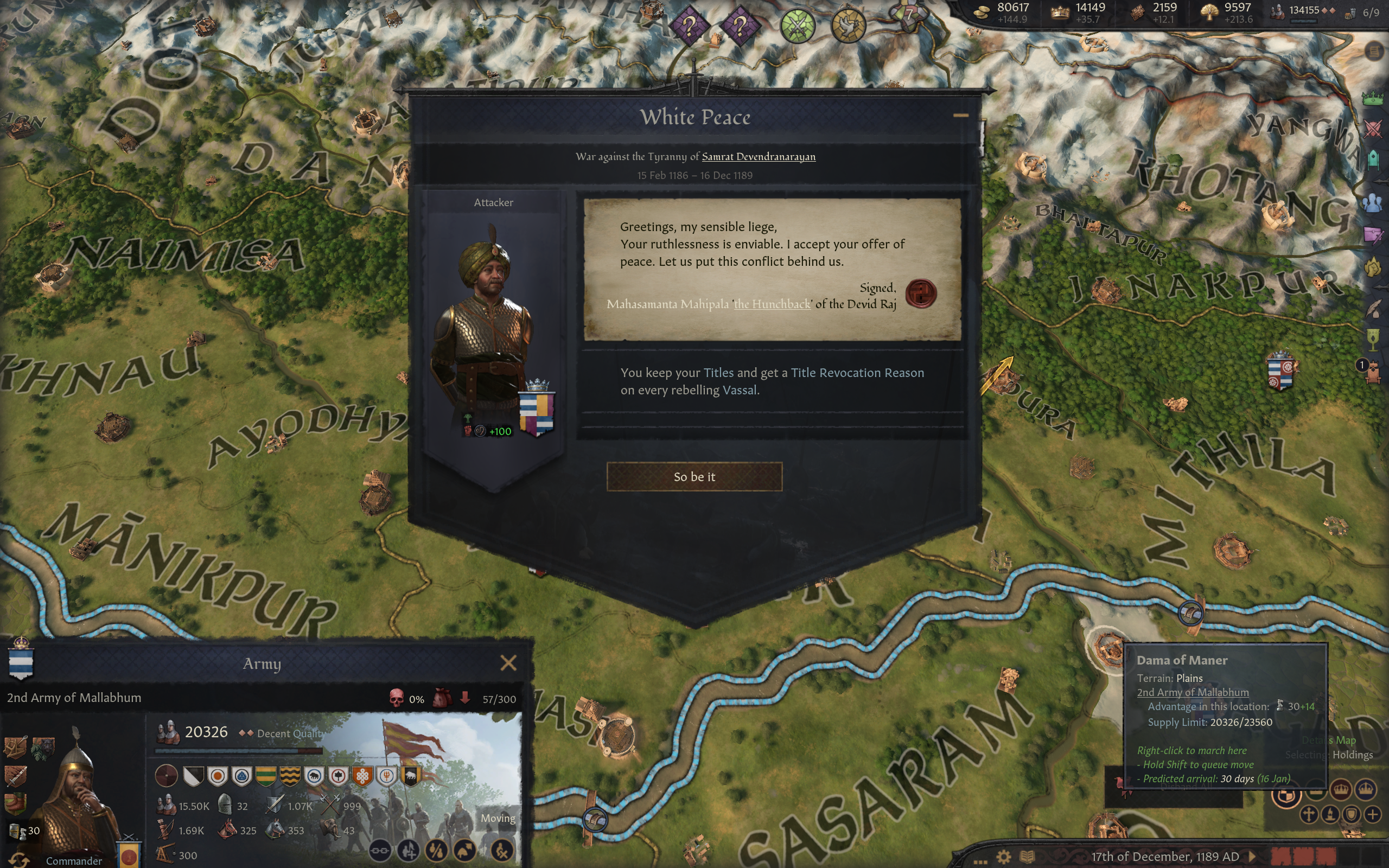Disband the army with the crossed-out soldier icon
Viewport: 1389px width, 868px height.
502,850
